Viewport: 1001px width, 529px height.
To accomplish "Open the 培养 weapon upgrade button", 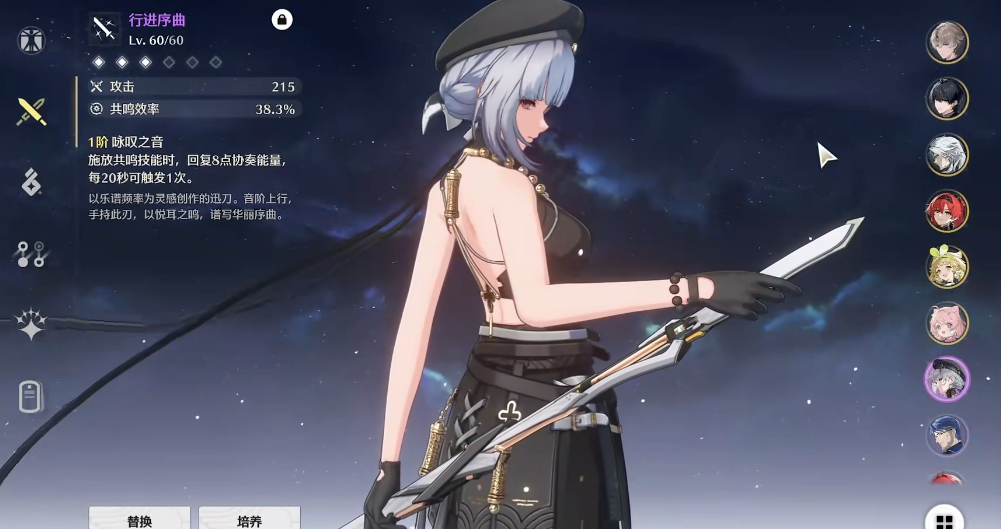I will pyautogui.click(x=249, y=520).
